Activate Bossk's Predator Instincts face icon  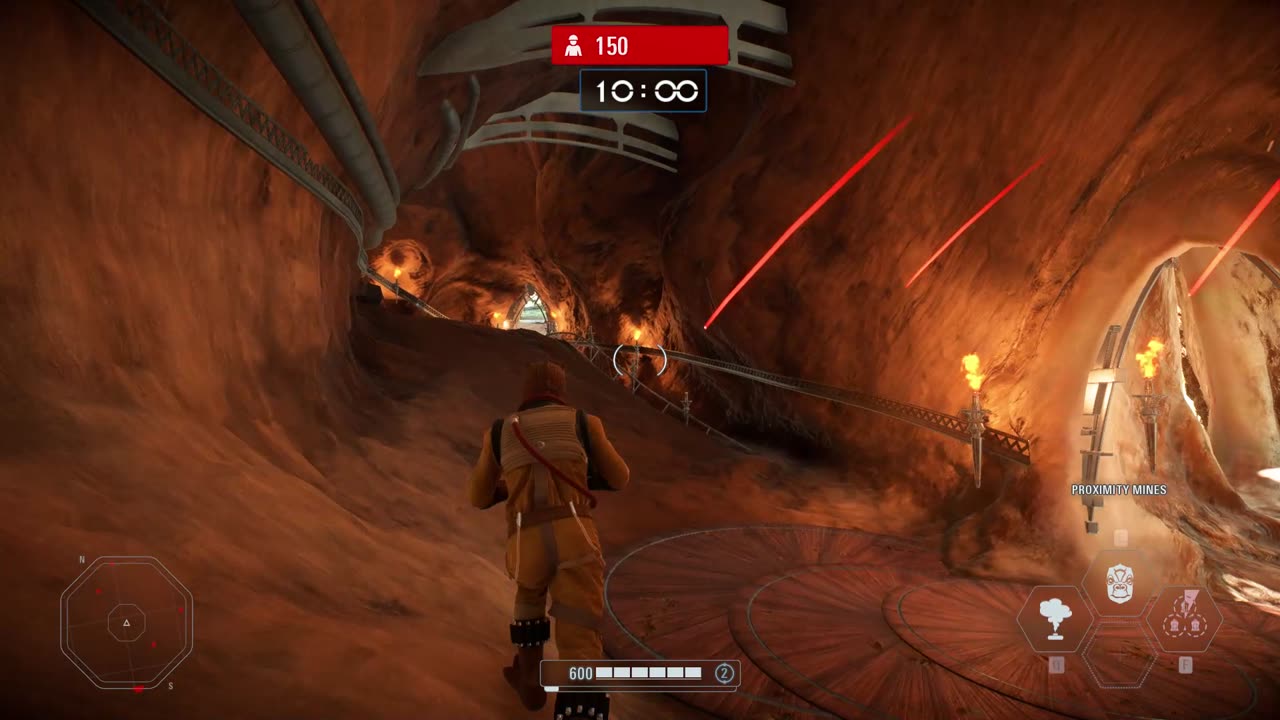[x=1119, y=583]
